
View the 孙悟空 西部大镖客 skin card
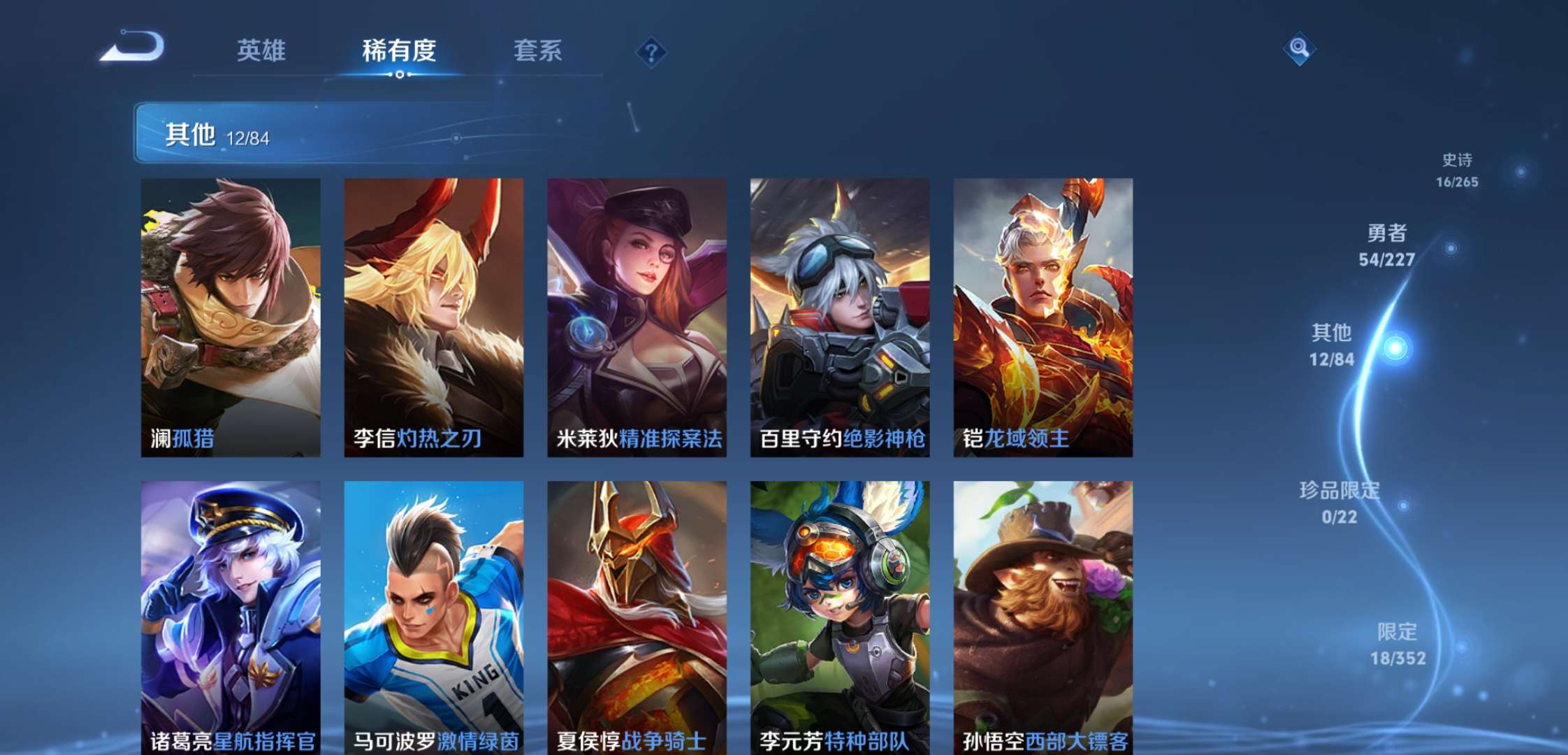tap(1043, 617)
